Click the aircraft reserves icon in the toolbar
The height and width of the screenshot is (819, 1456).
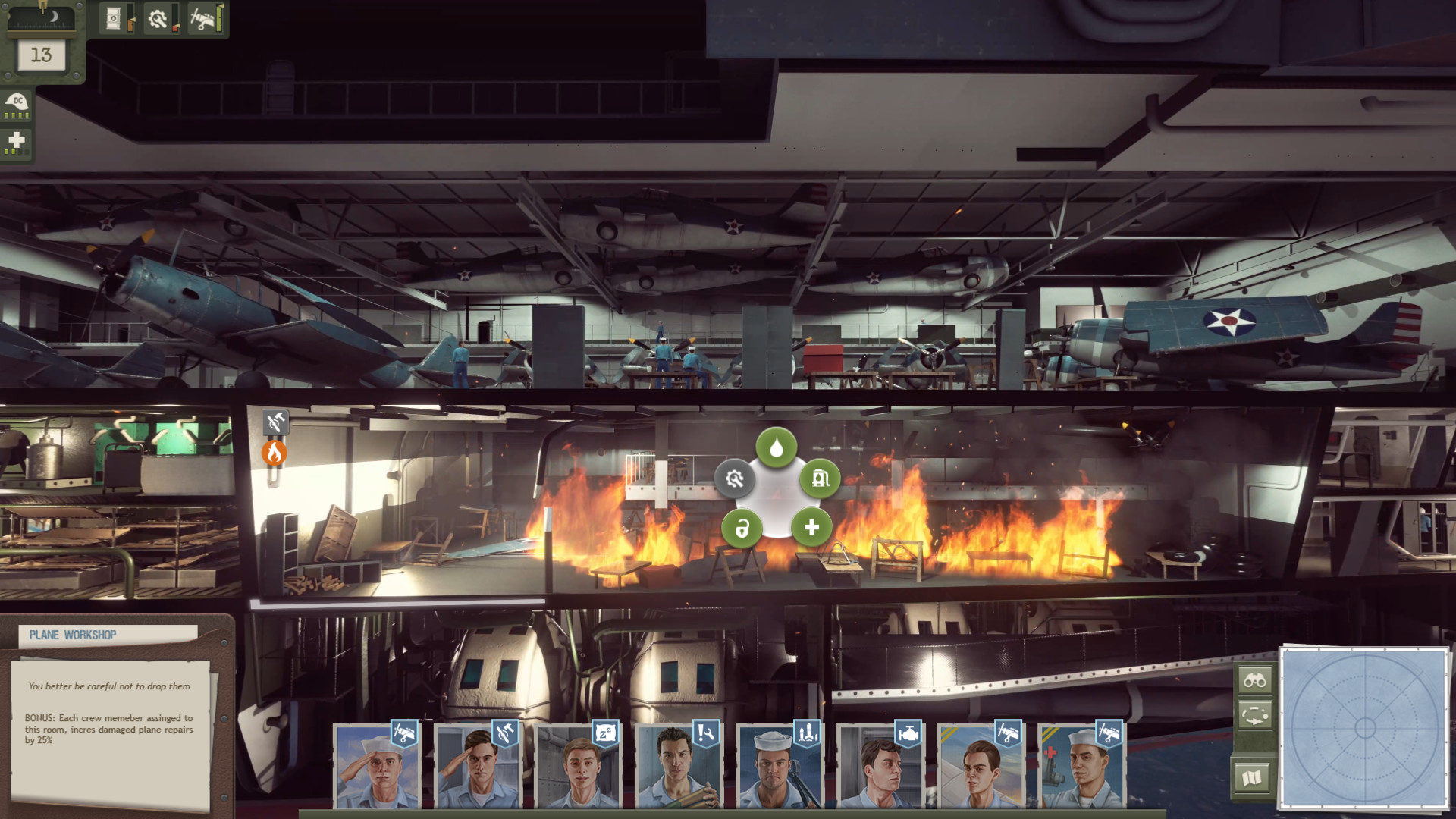pos(202,19)
